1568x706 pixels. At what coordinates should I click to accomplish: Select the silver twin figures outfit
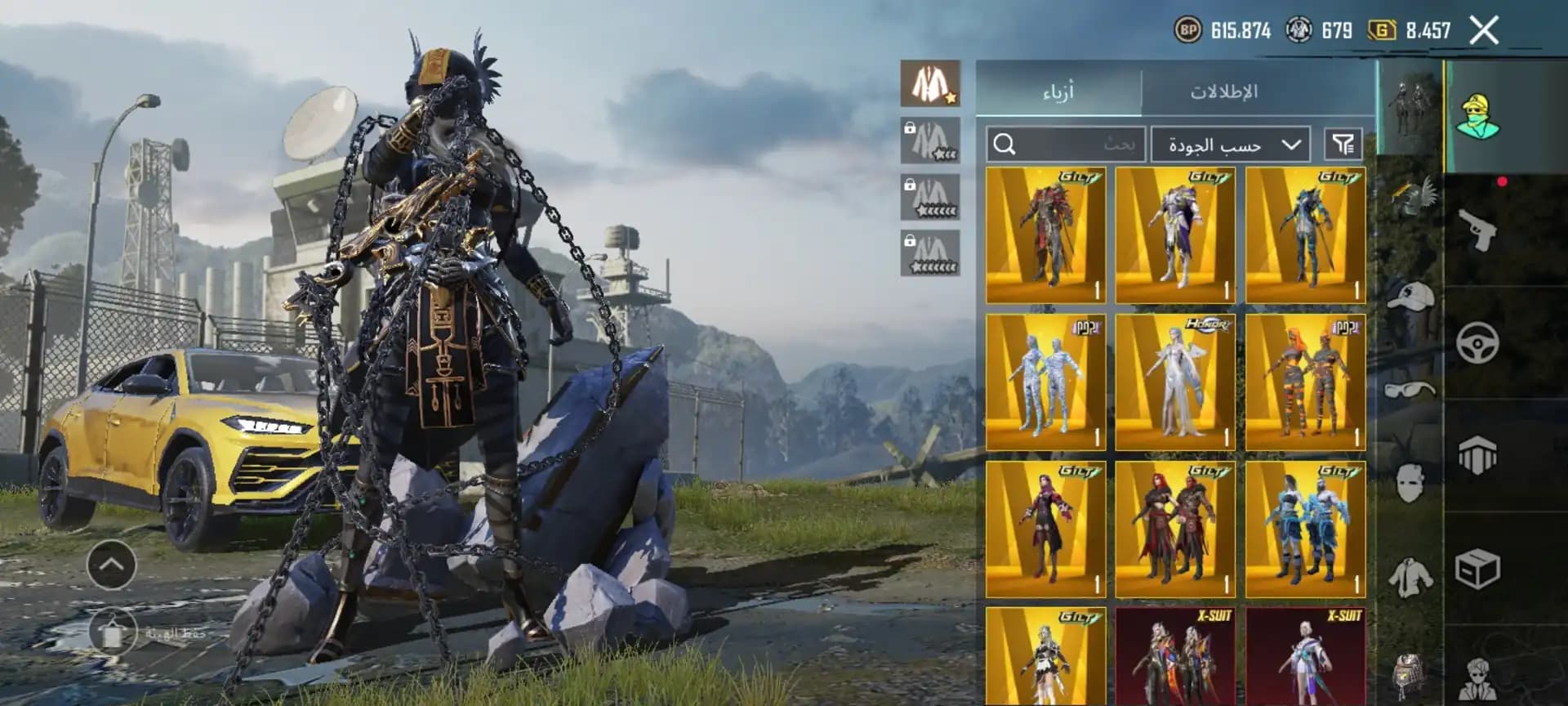pyautogui.click(x=1045, y=382)
